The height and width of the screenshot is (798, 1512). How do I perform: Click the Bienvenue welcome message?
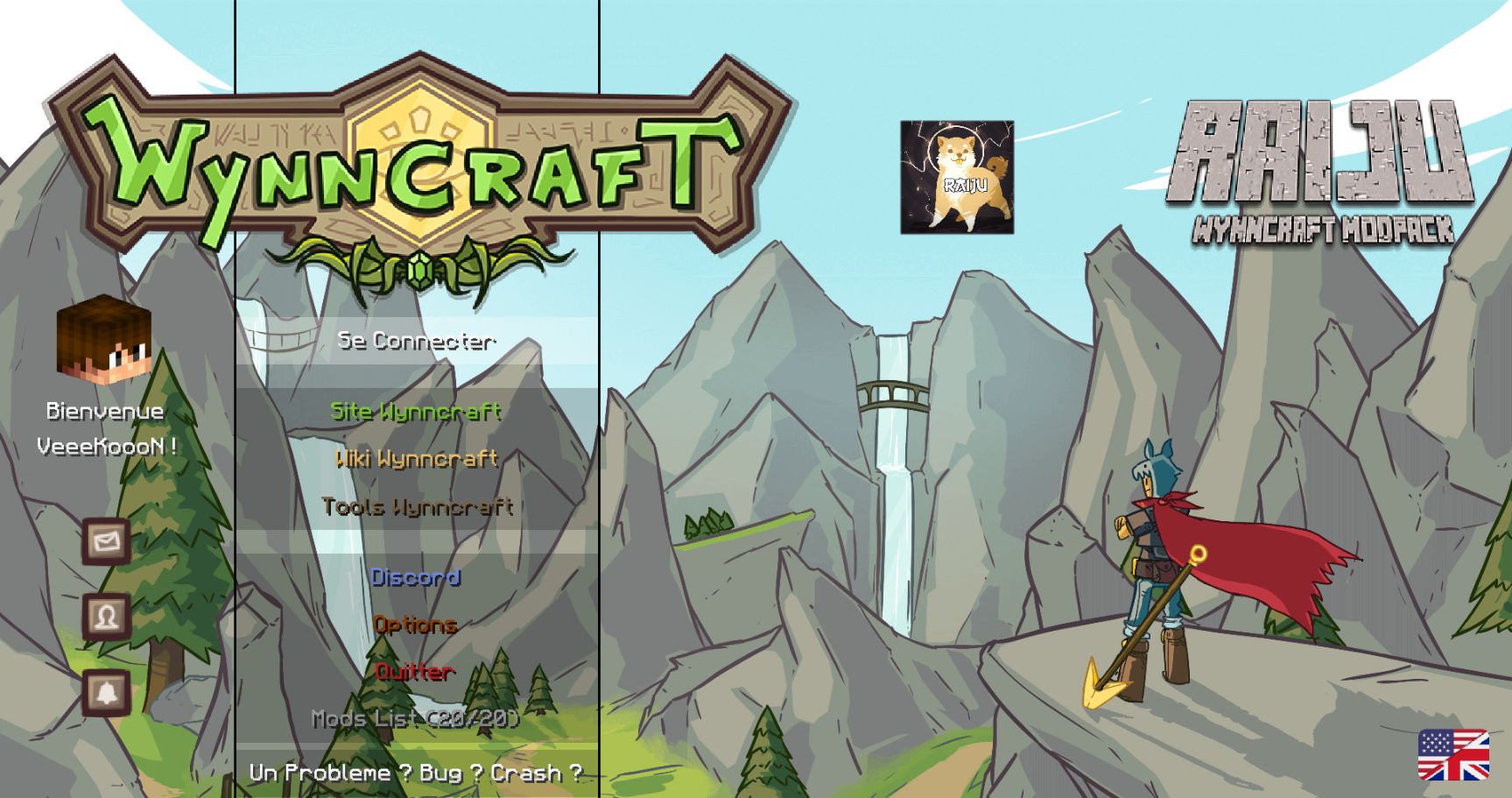tap(104, 410)
